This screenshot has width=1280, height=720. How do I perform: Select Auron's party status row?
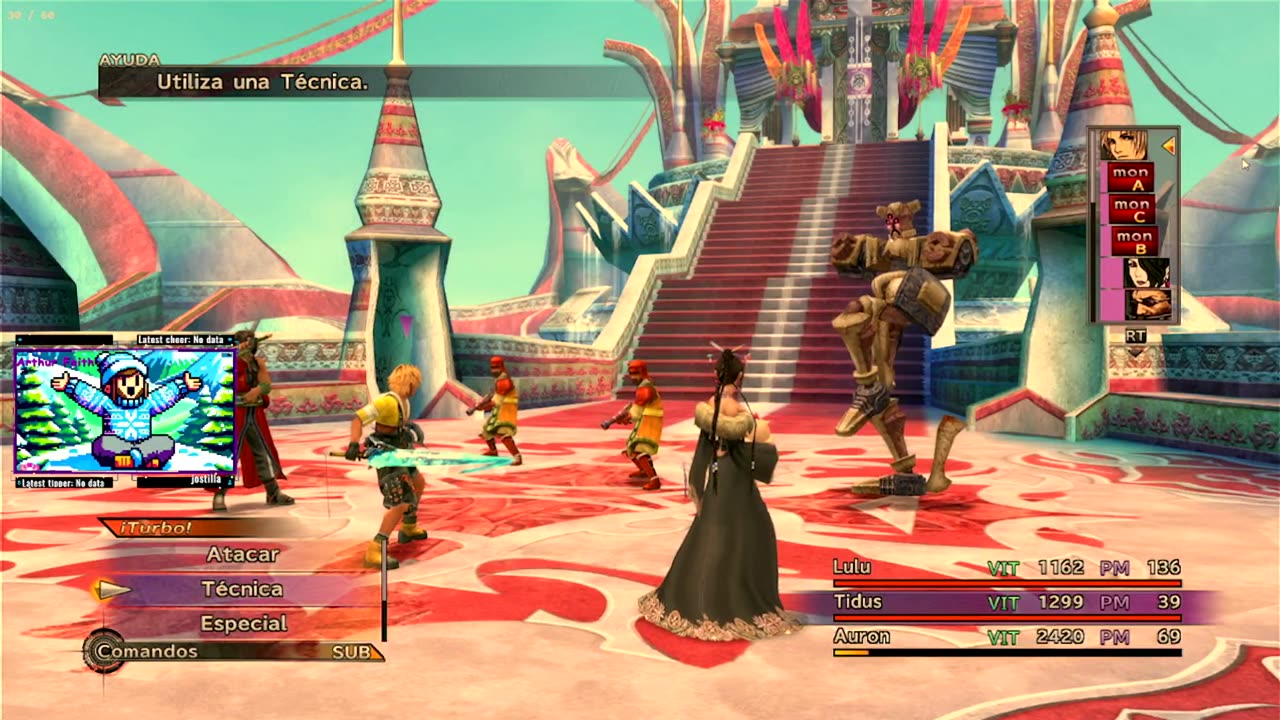(x=1006, y=637)
